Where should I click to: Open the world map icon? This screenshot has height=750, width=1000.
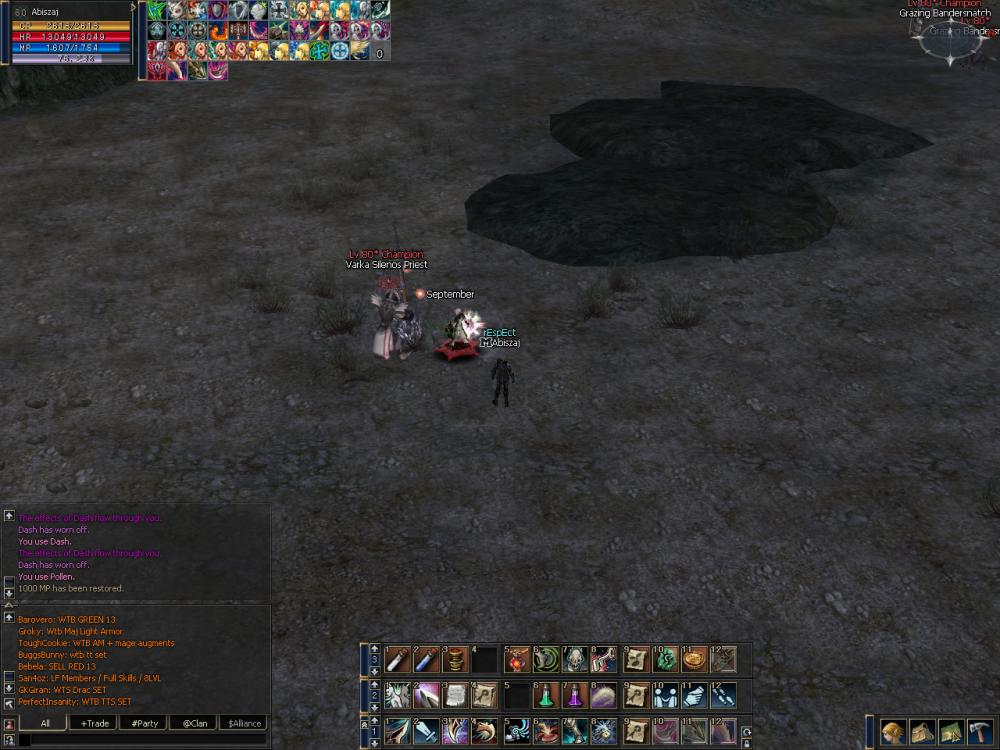(951, 732)
